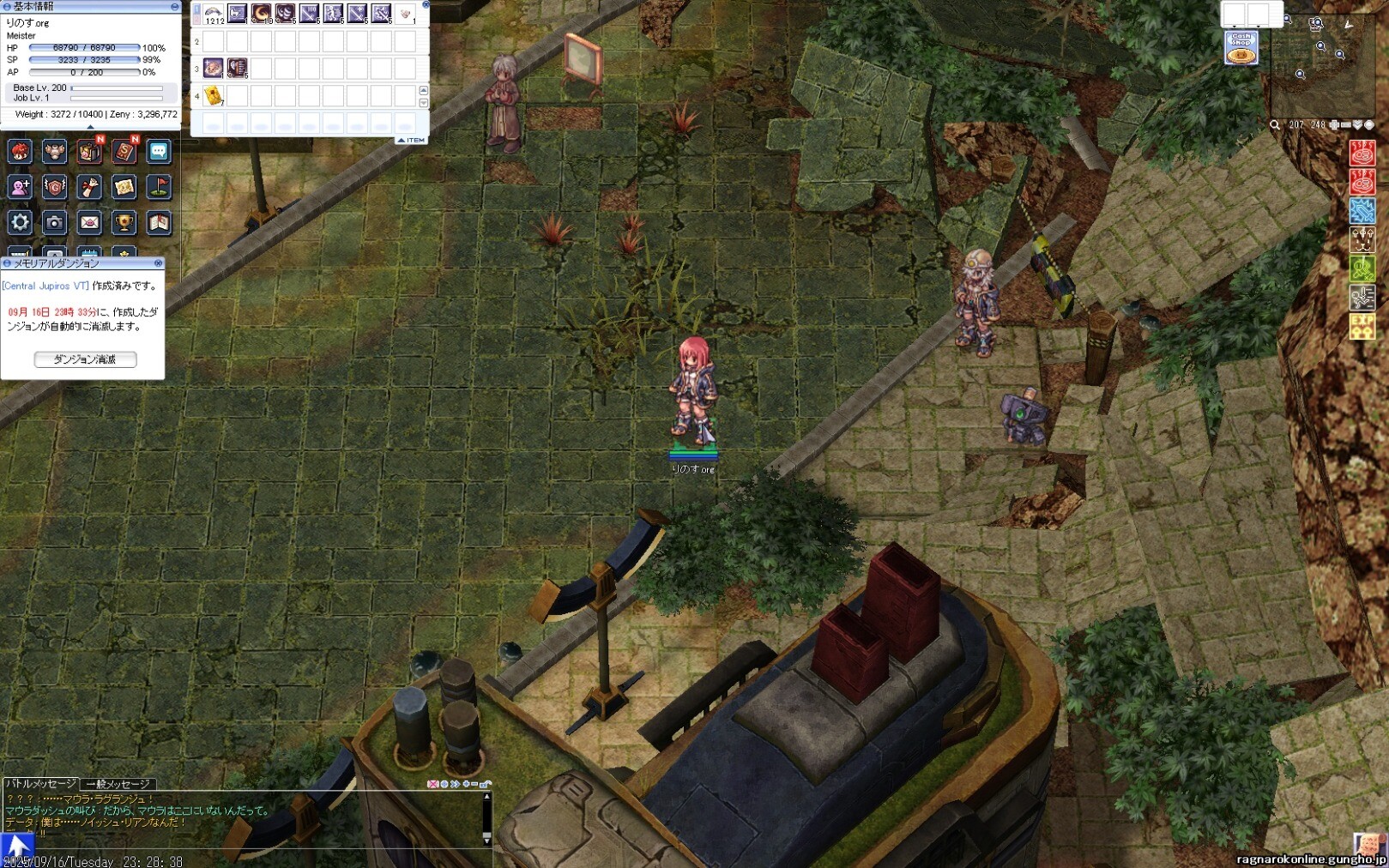
Task: Open the add-friend pink figure icon
Action: pos(20,187)
